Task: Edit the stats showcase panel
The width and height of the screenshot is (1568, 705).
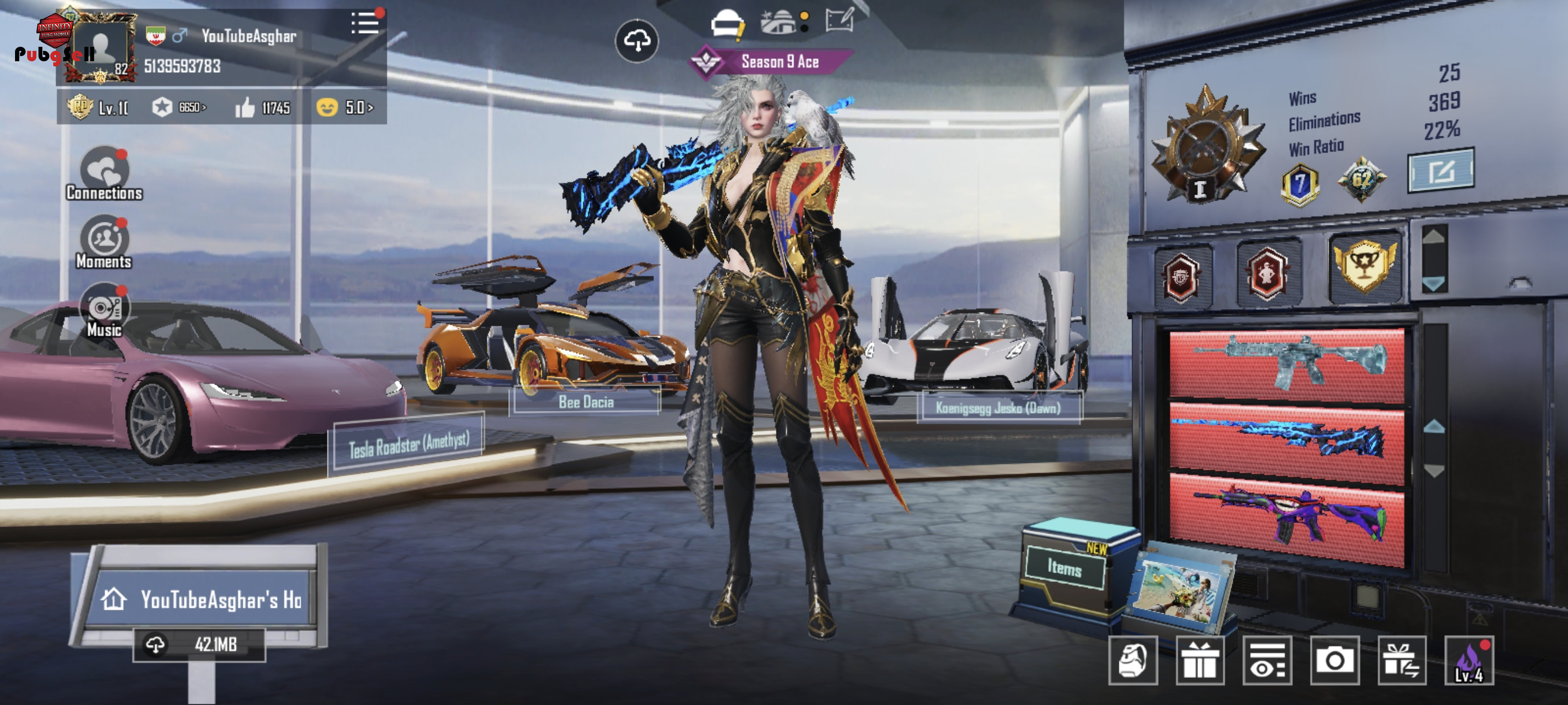Action: [1440, 171]
